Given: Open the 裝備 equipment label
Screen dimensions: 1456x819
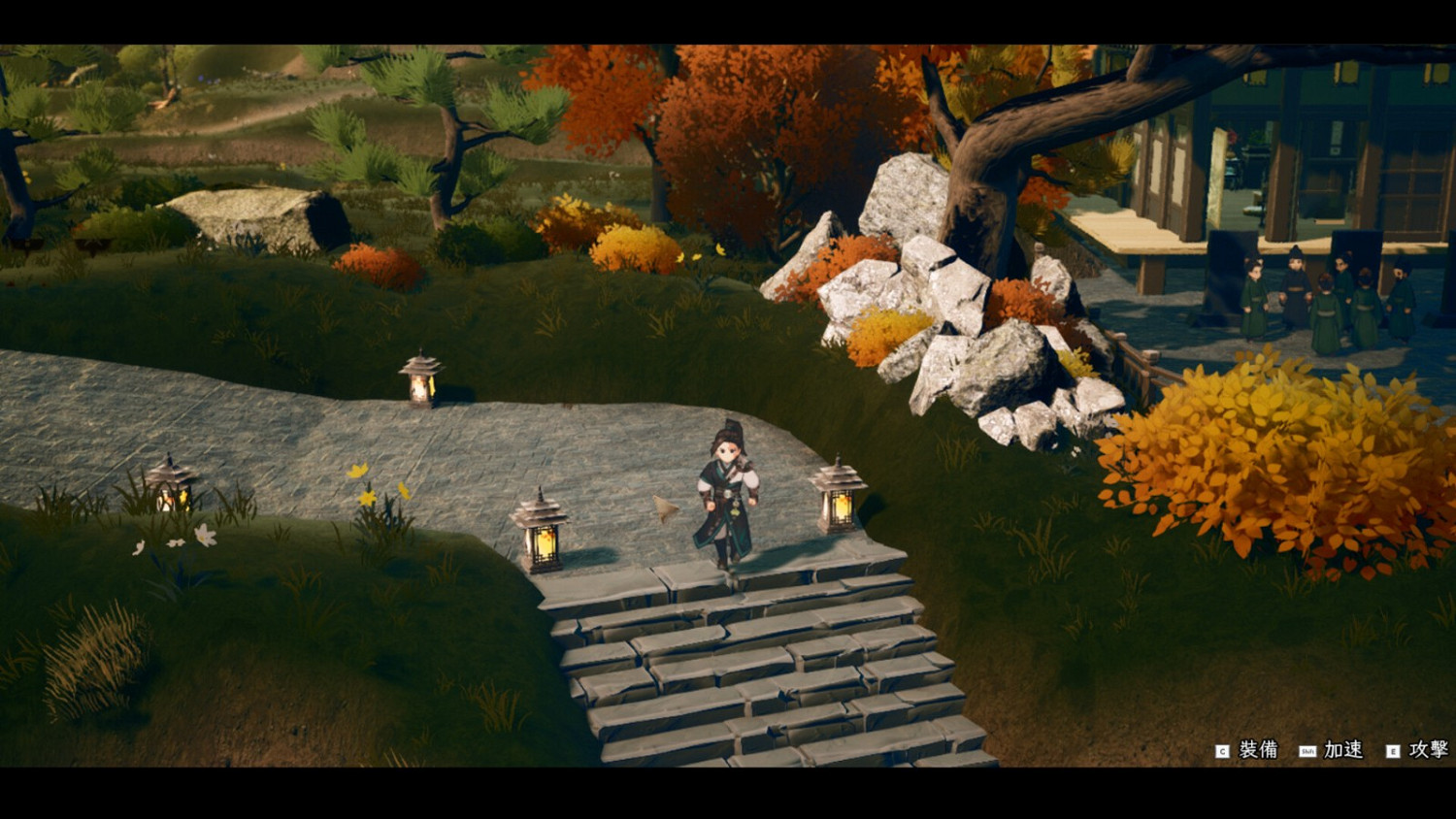Looking at the screenshot, I should (1257, 750).
